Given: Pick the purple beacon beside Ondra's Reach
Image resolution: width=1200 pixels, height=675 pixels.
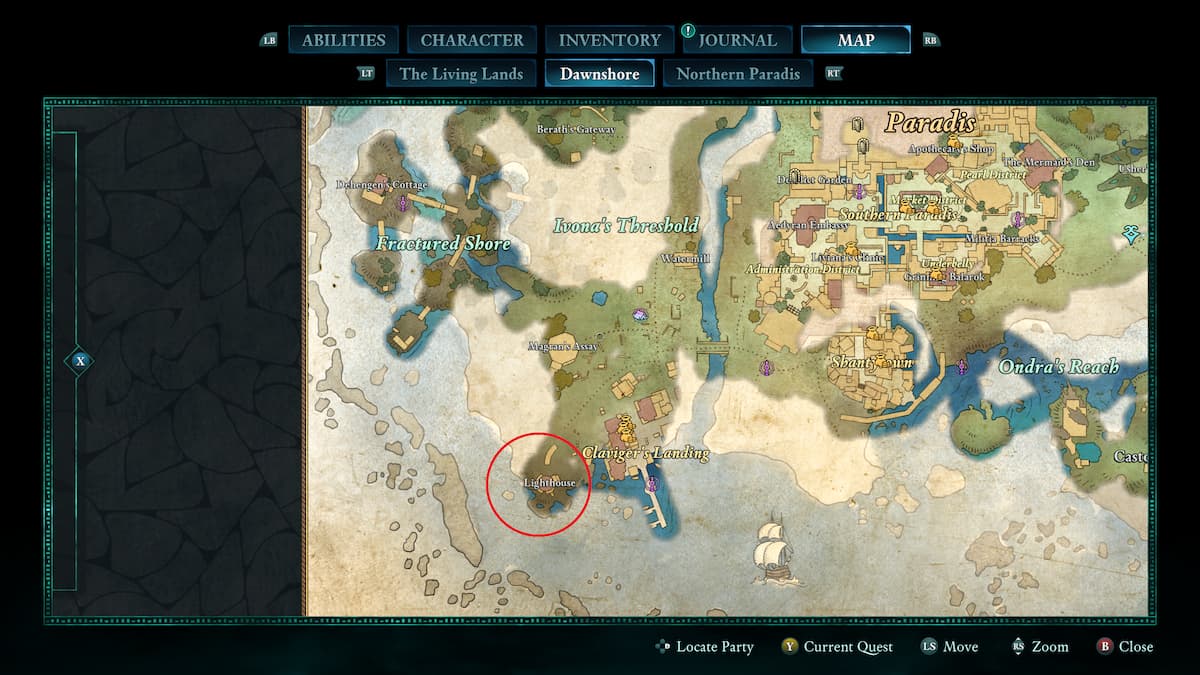Looking at the screenshot, I should tap(962, 367).
